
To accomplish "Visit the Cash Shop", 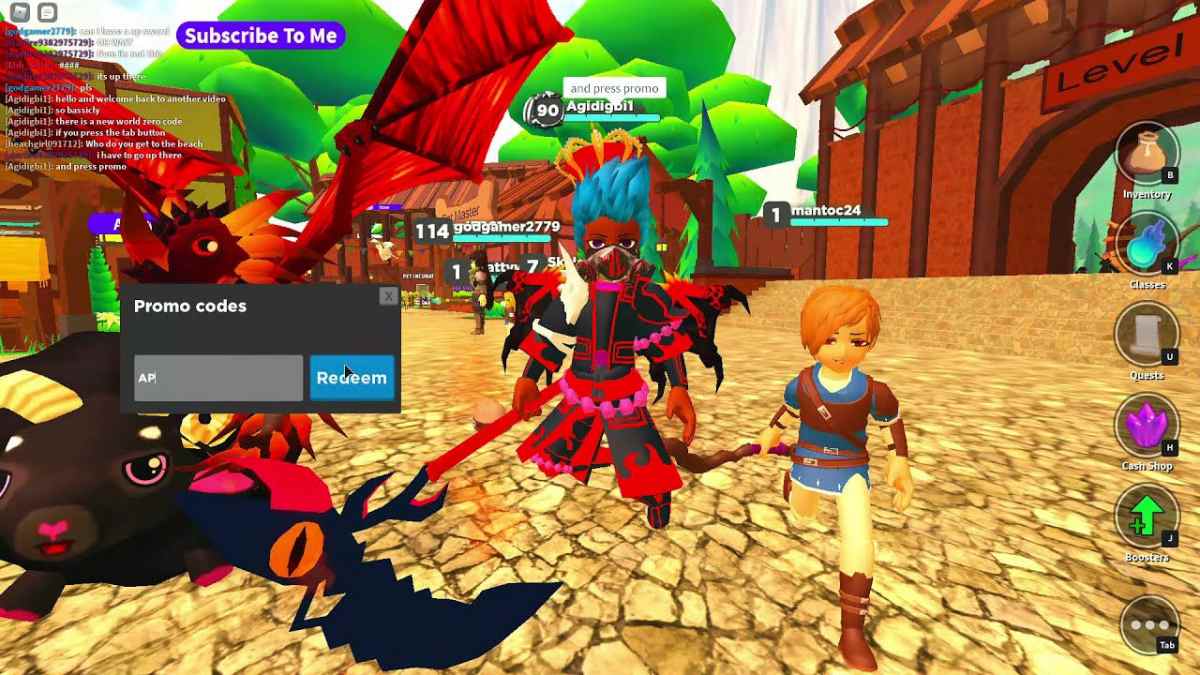I will click(x=1146, y=425).
